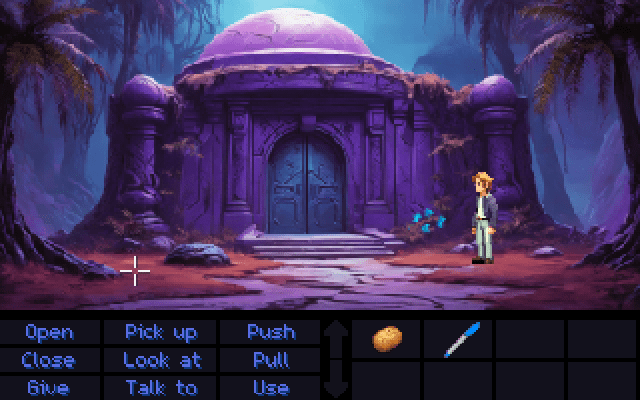Activate the Talk to verb
Image resolution: width=640 pixels, height=400 pixels.
coord(161,387)
